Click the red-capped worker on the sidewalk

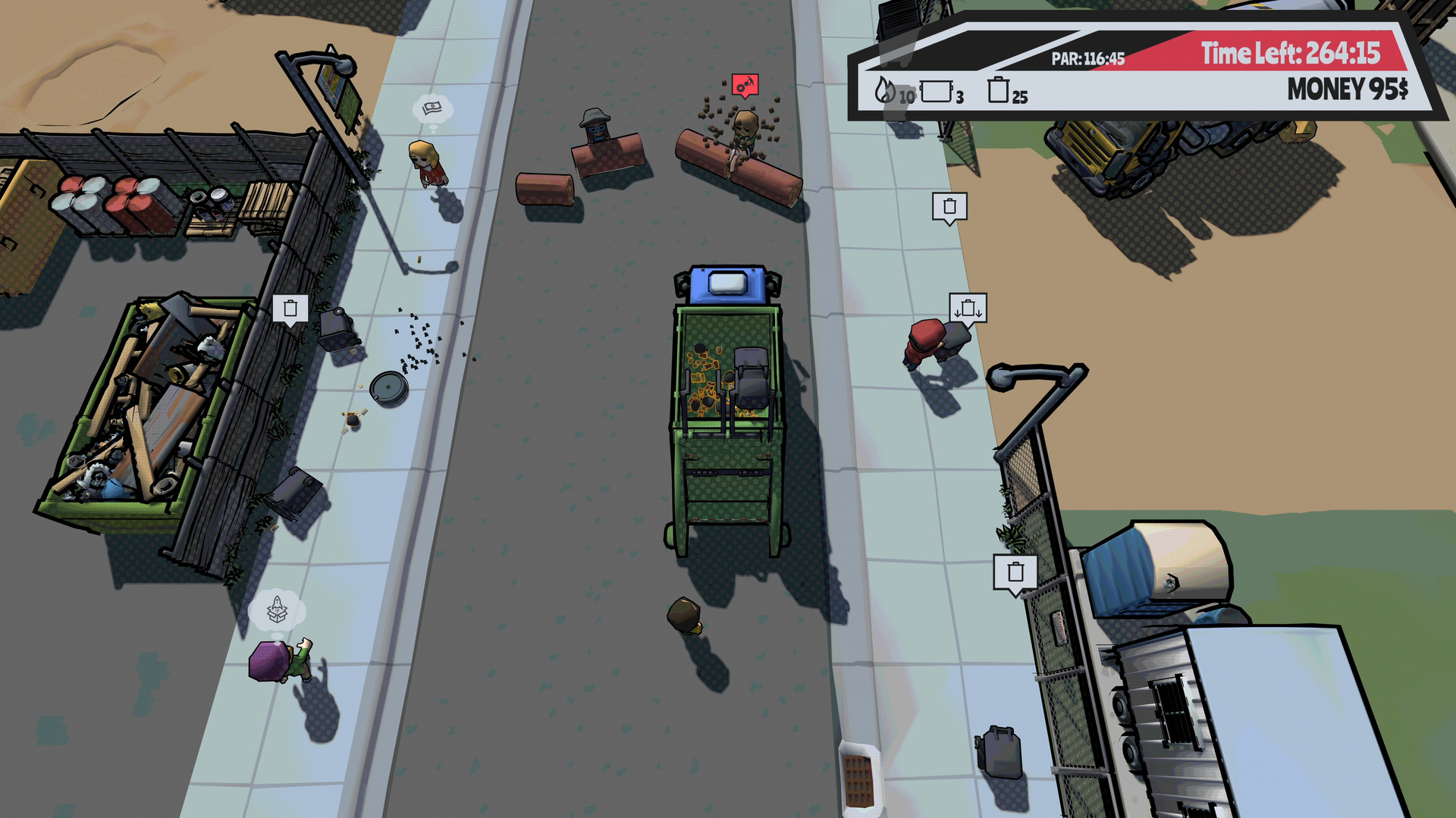pos(924,341)
